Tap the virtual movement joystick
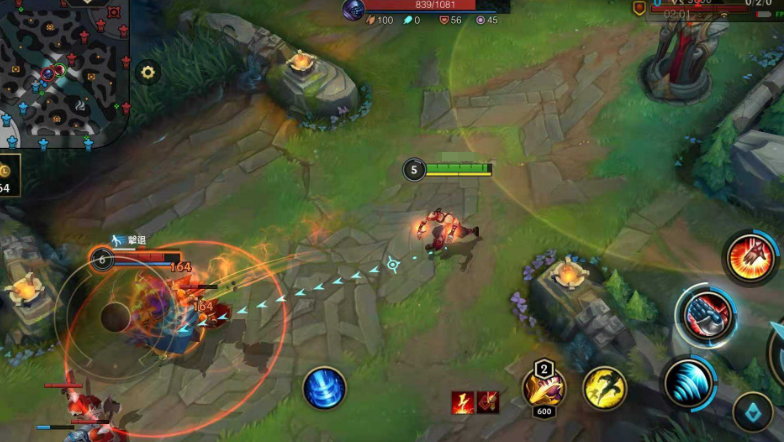The image size is (784, 442). pos(113,319)
